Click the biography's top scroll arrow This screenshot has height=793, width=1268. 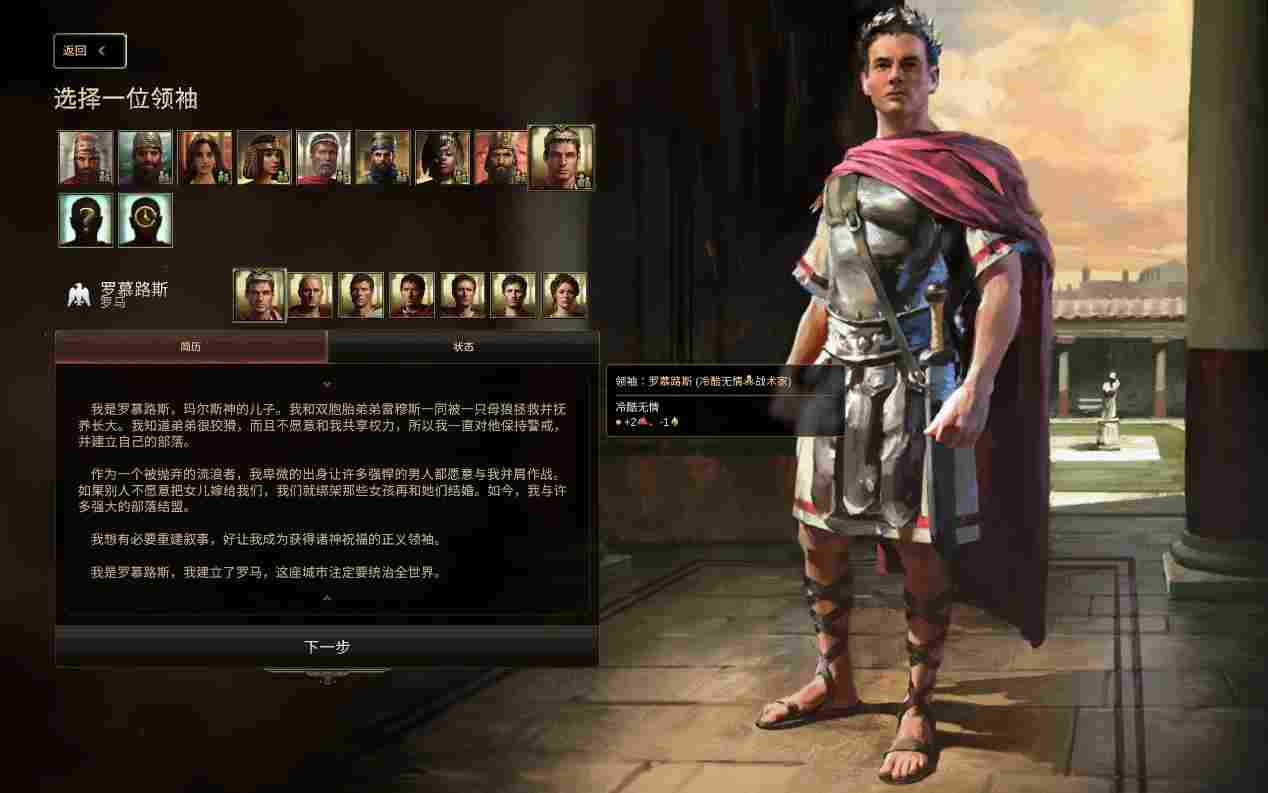[326, 384]
